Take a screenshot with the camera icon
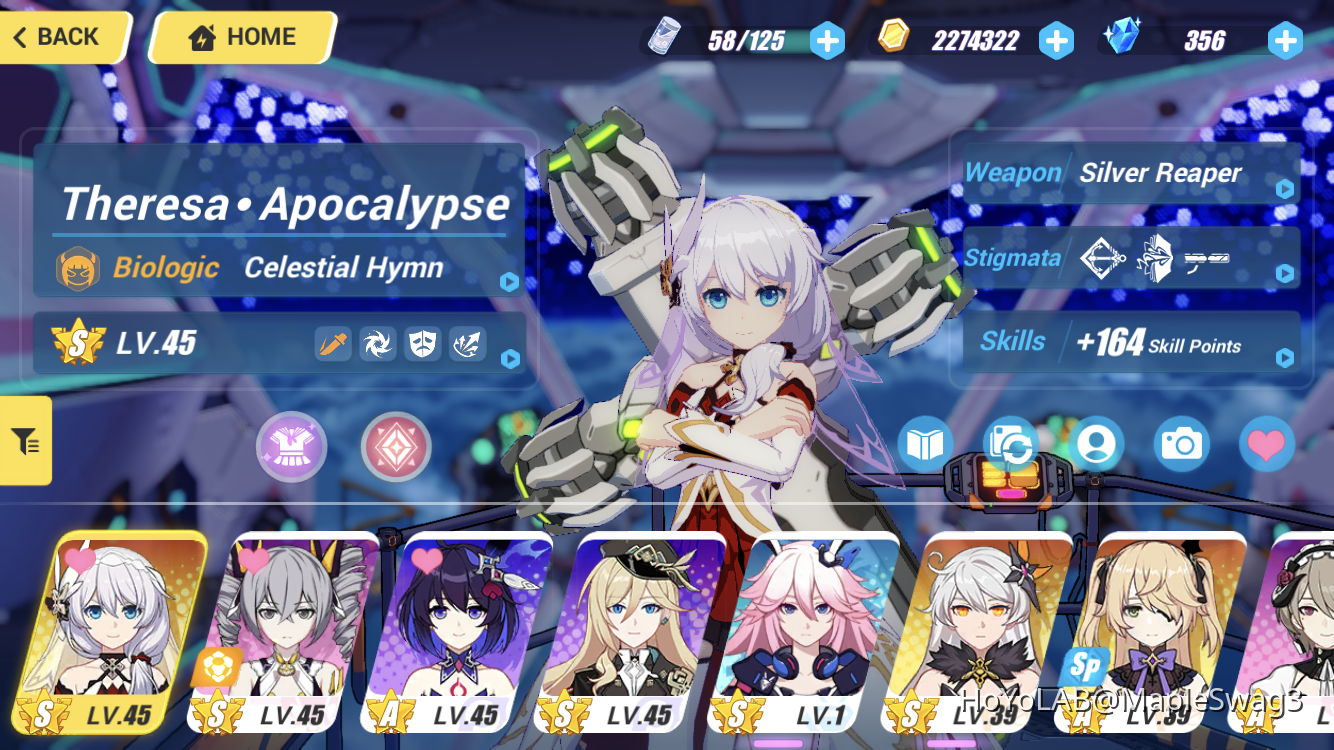 coord(1181,445)
